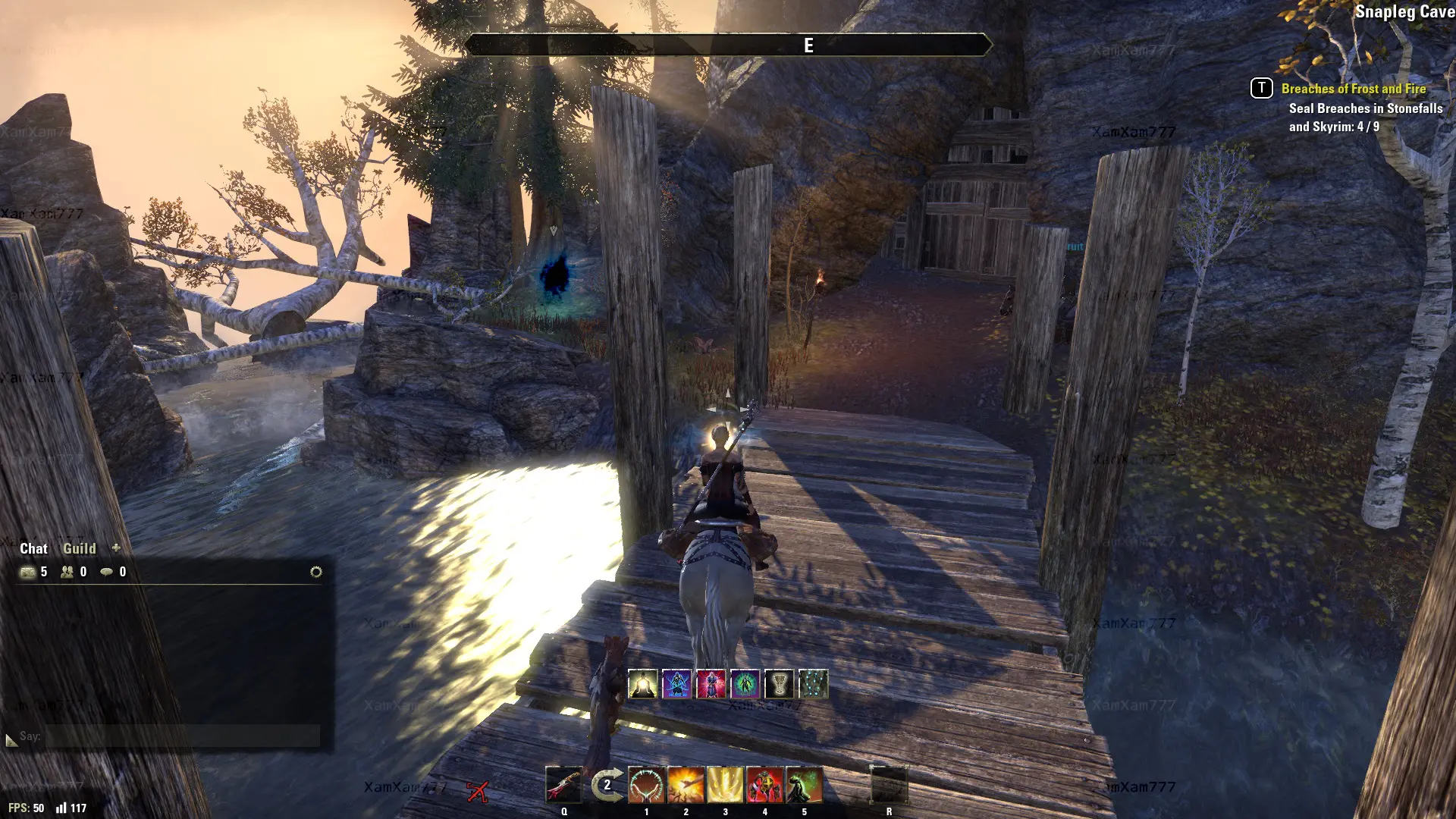The width and height of the screenshot is (1456, 819).
Task: Use the dagger quickslot item
Action: pyautogui.click(x=563, y=785)
